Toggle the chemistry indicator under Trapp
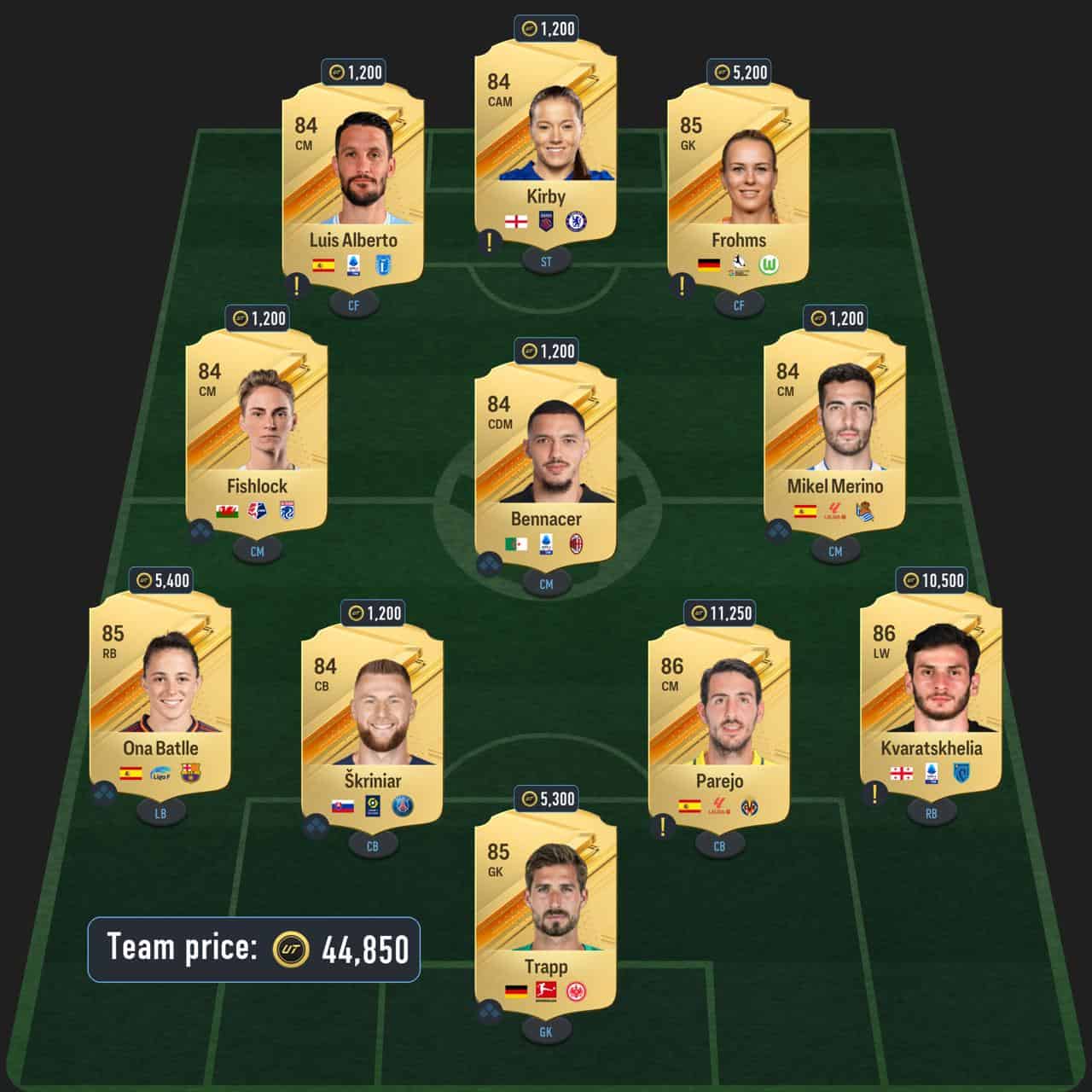The width and height of the screenshot is (1092, 1092). pyautogui.click(x=488, y=1010)
